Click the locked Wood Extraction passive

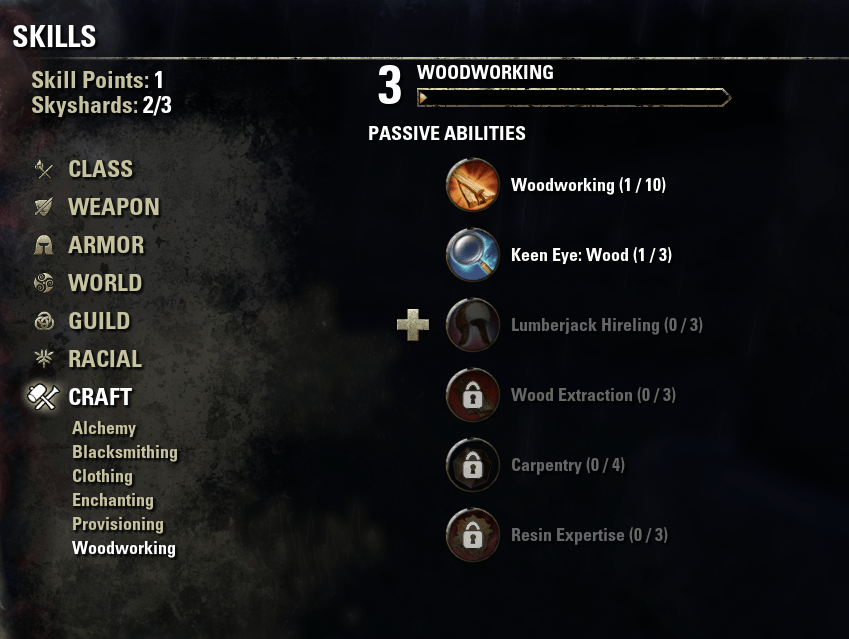(x=472, y=395)
